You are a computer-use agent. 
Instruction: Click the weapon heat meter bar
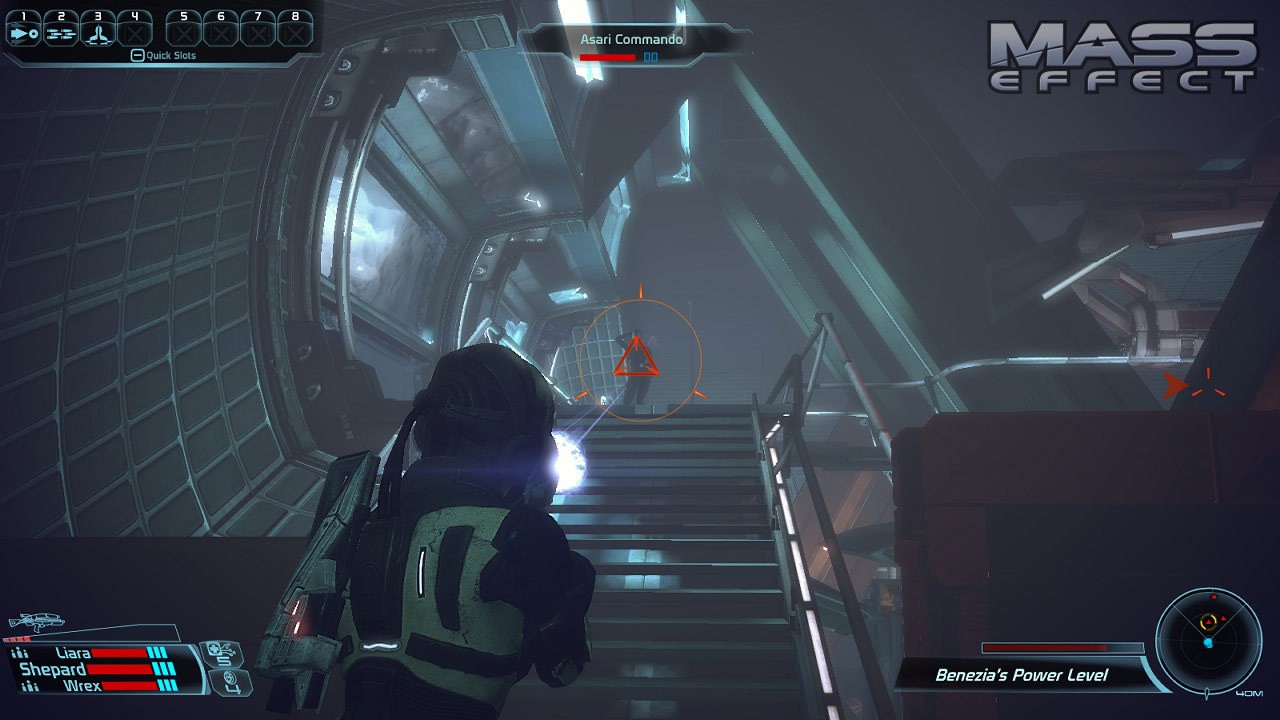[x=20, y=638]
